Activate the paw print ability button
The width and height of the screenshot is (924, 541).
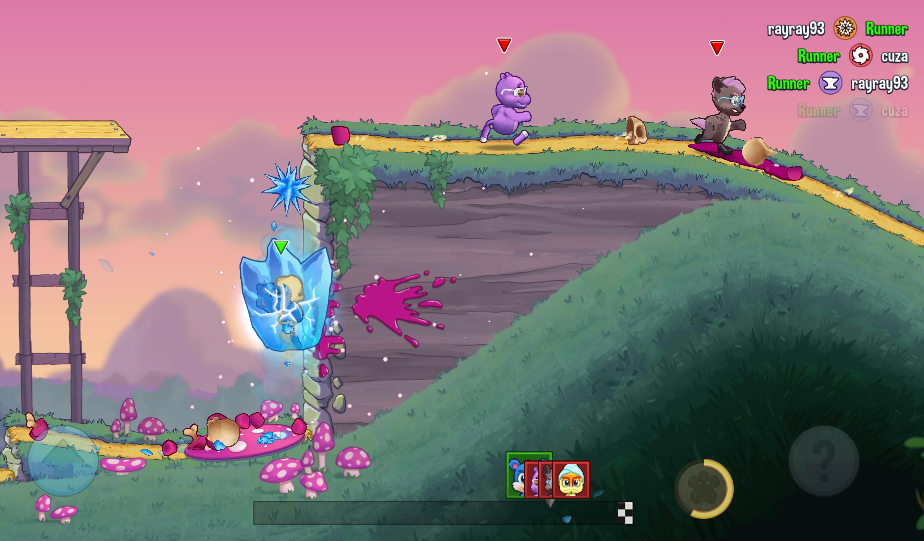pyautogui.click(x=703, y=489)
